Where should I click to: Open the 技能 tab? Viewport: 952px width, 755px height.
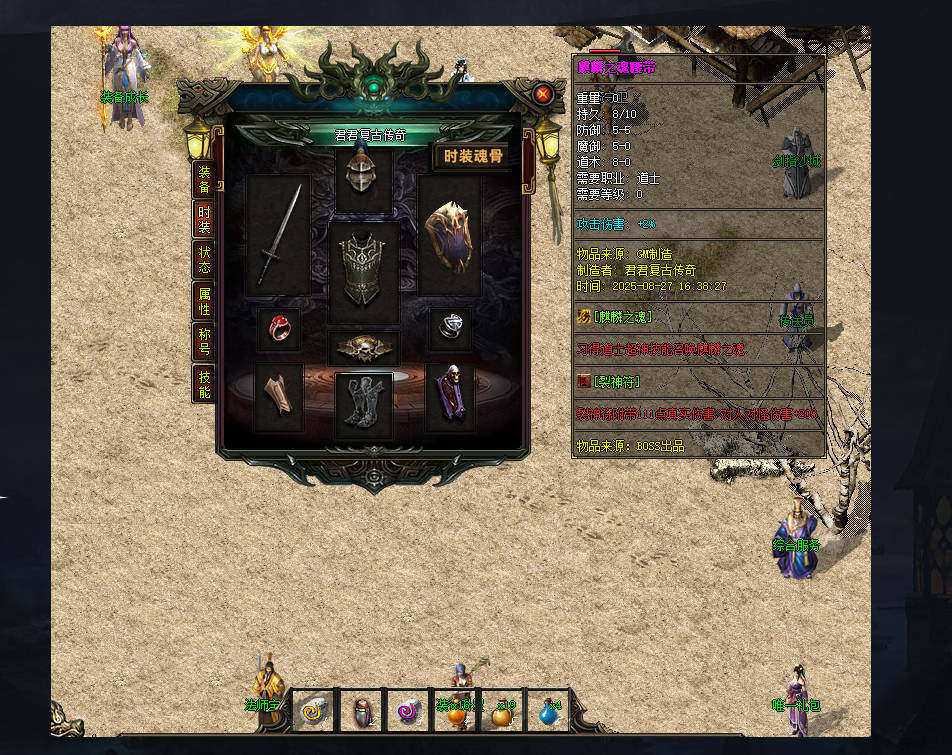tap(204, 384)
